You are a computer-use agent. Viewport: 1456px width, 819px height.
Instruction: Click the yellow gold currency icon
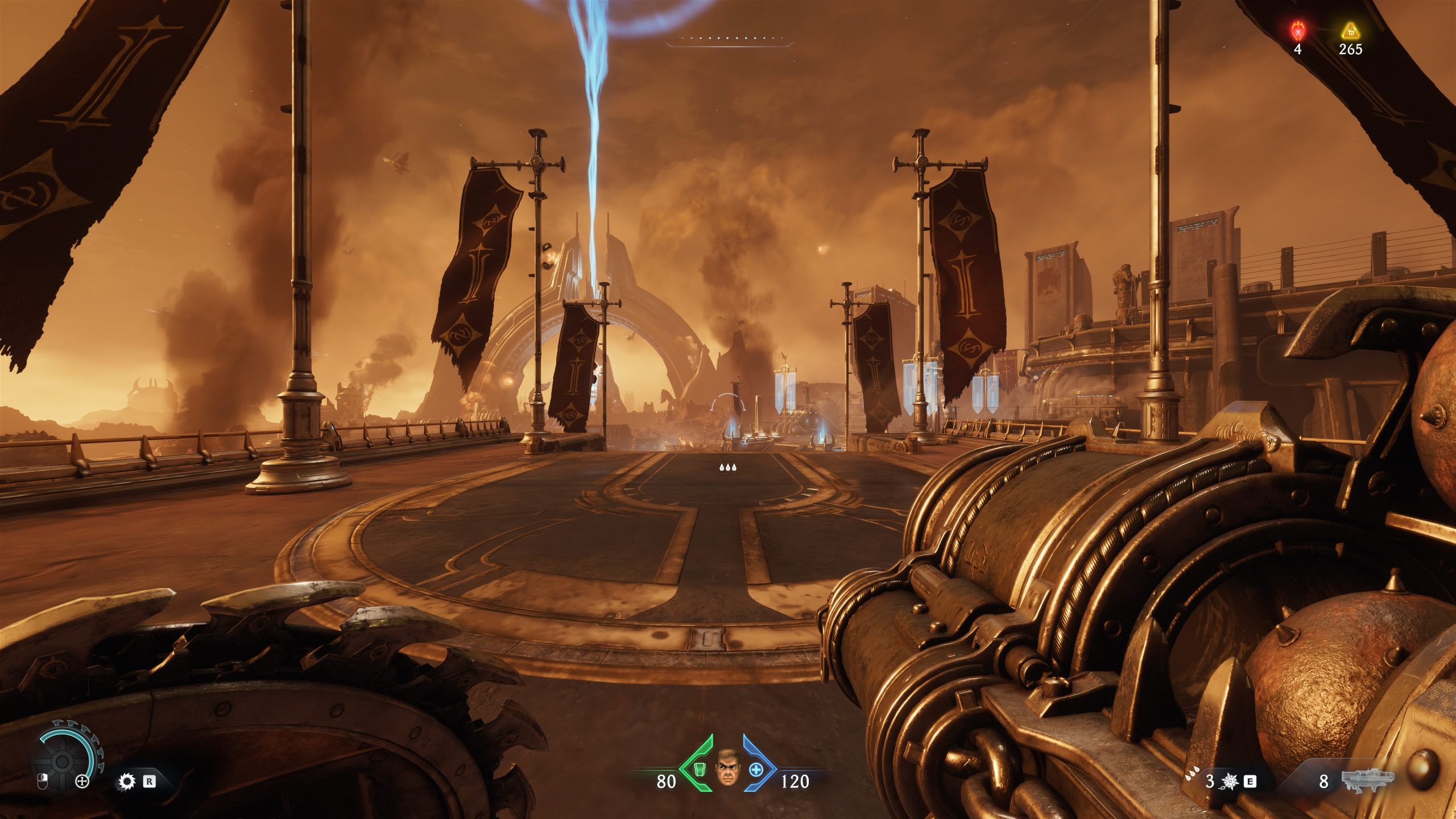(1350, 31)
